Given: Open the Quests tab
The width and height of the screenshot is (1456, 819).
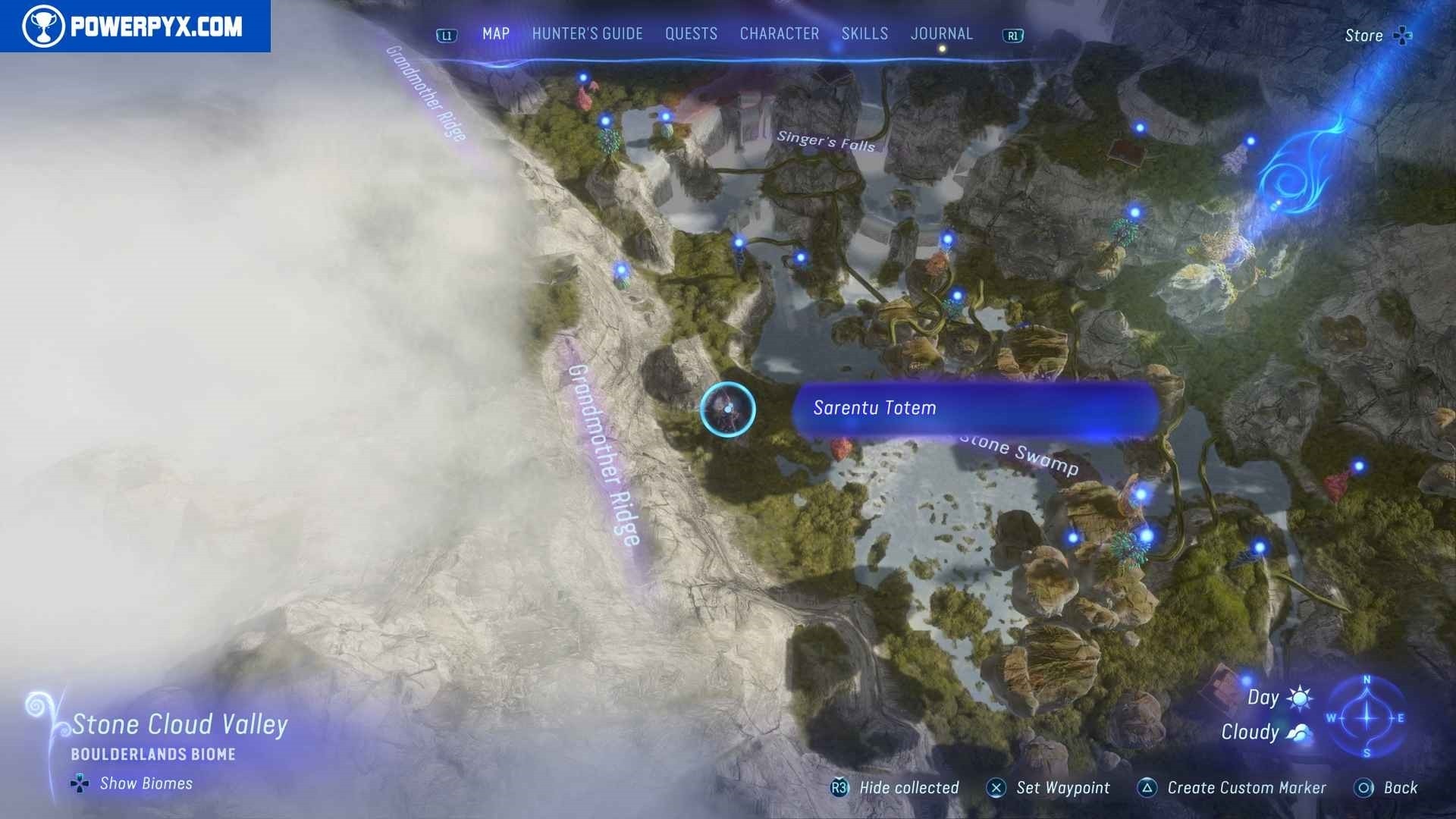Looking at the screenshot, I should click(691, 34).
